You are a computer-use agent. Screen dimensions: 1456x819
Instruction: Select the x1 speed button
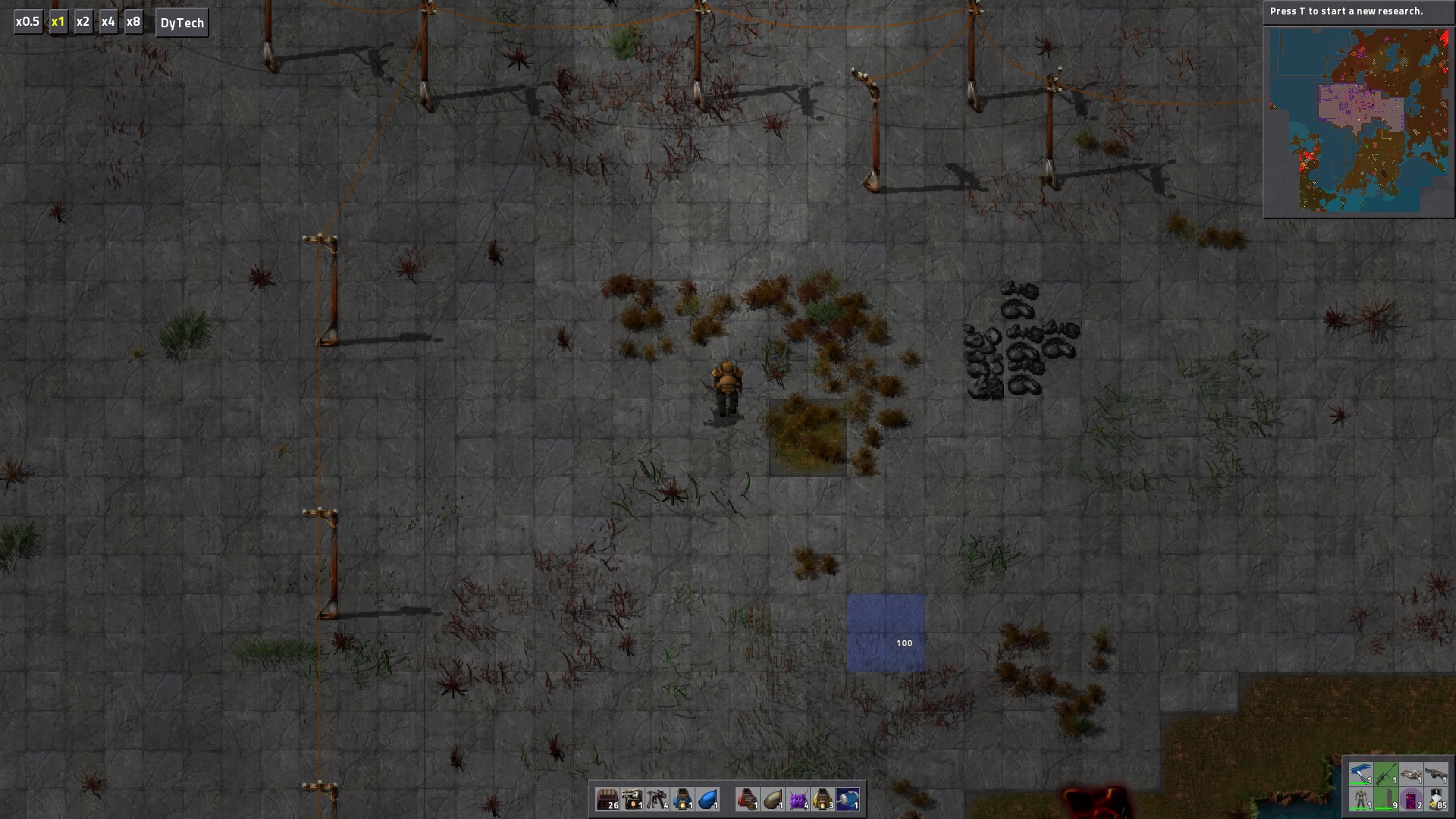[58, 22]
